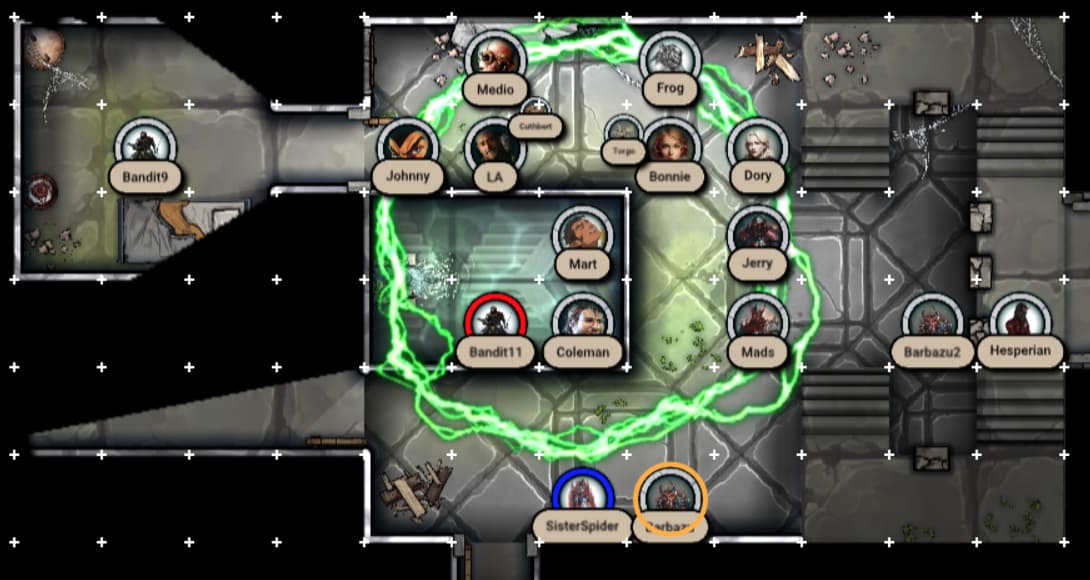Click the Frog token
The image size is (1090, 580).
pos(670,59)
